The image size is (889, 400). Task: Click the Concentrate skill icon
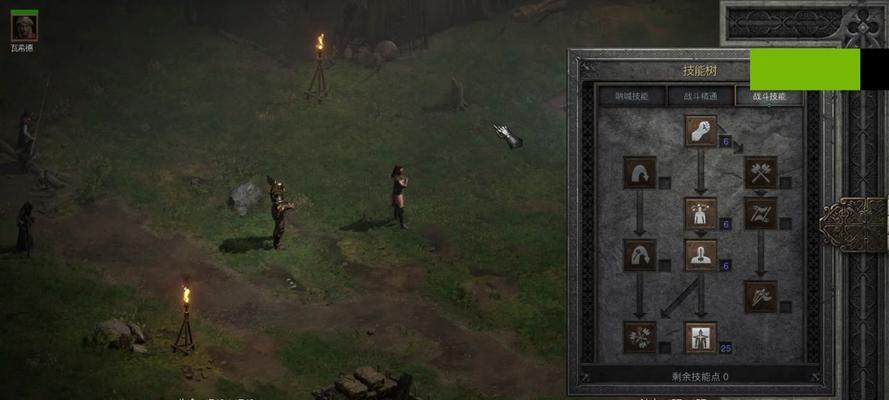pyautogui.click(x=700, y=254)
